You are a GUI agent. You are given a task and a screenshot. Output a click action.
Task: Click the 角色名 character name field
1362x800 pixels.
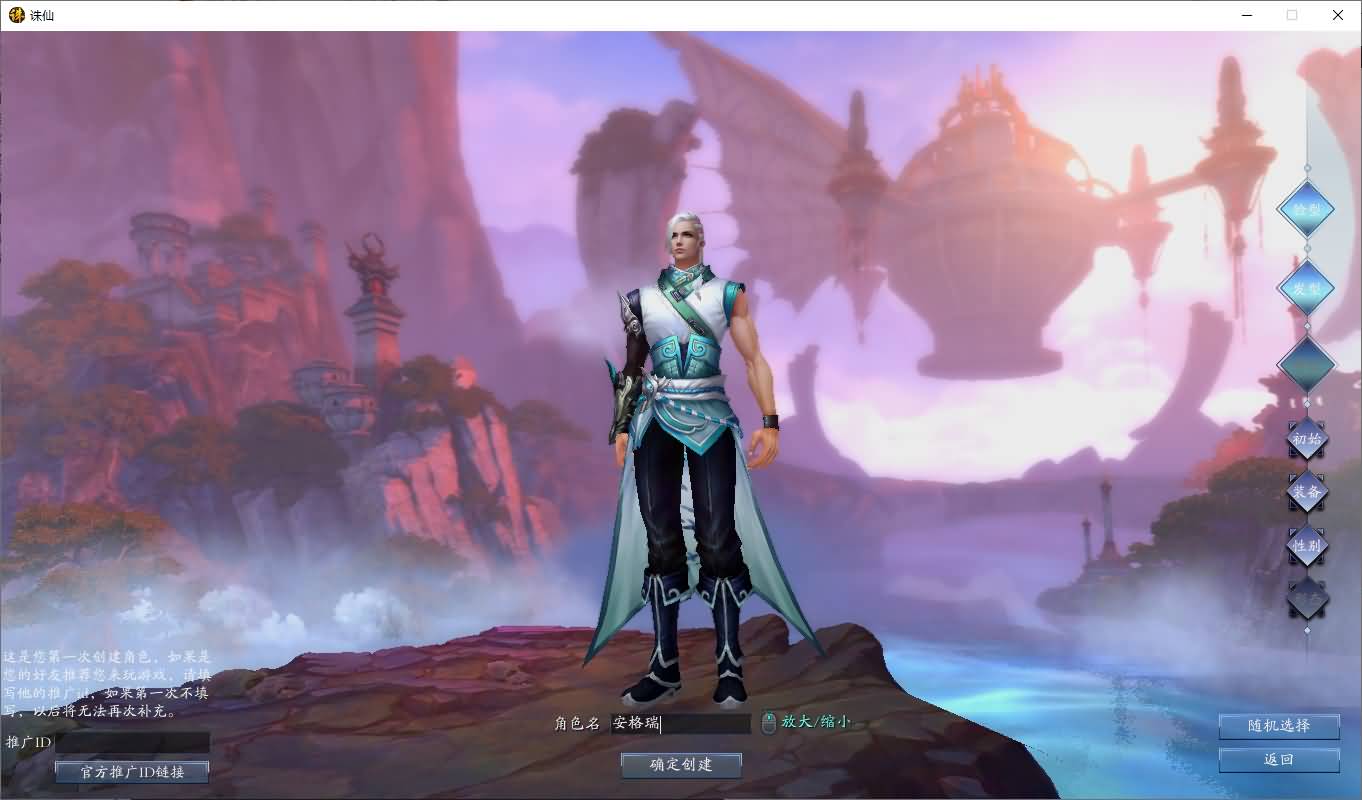coord(680,723)
